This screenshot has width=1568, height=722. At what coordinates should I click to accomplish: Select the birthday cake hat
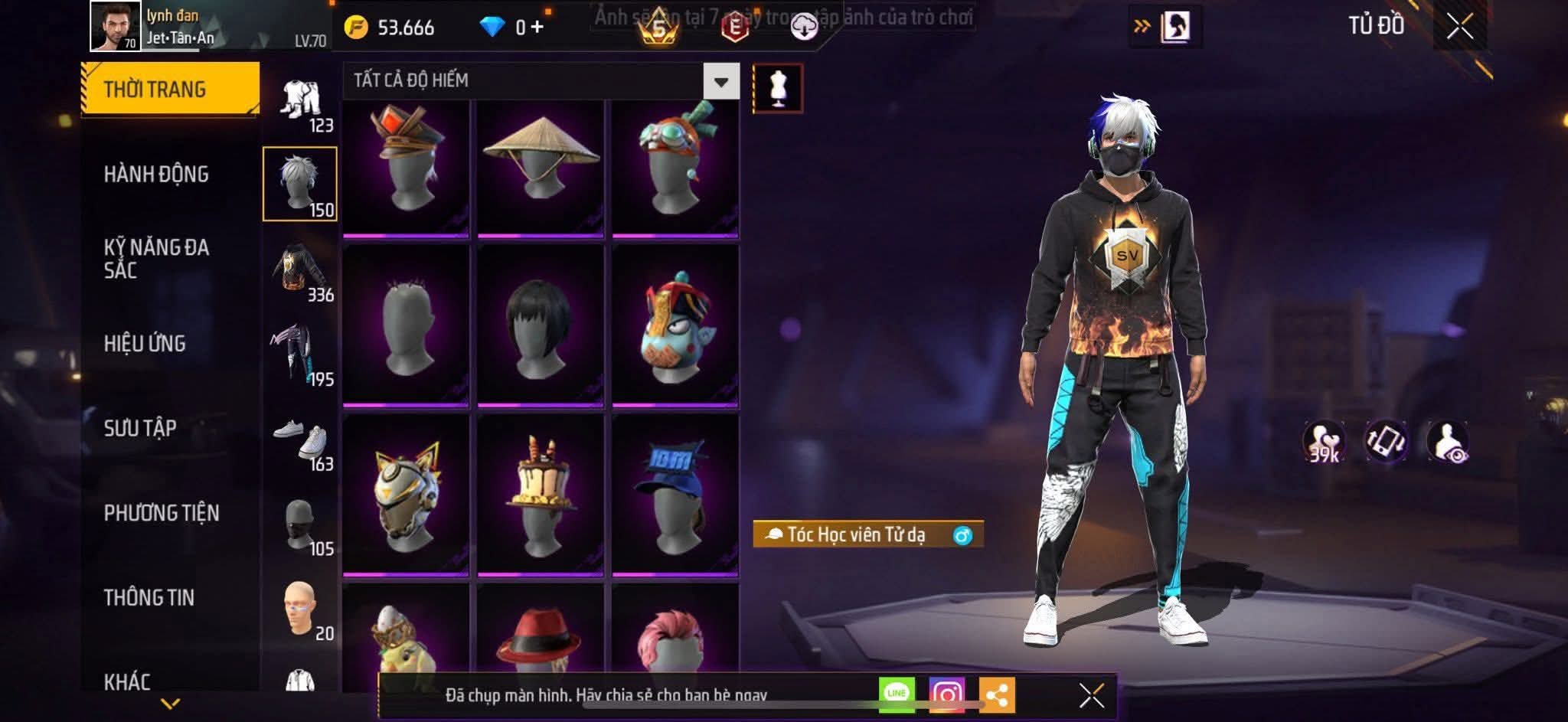coord(541,495)
